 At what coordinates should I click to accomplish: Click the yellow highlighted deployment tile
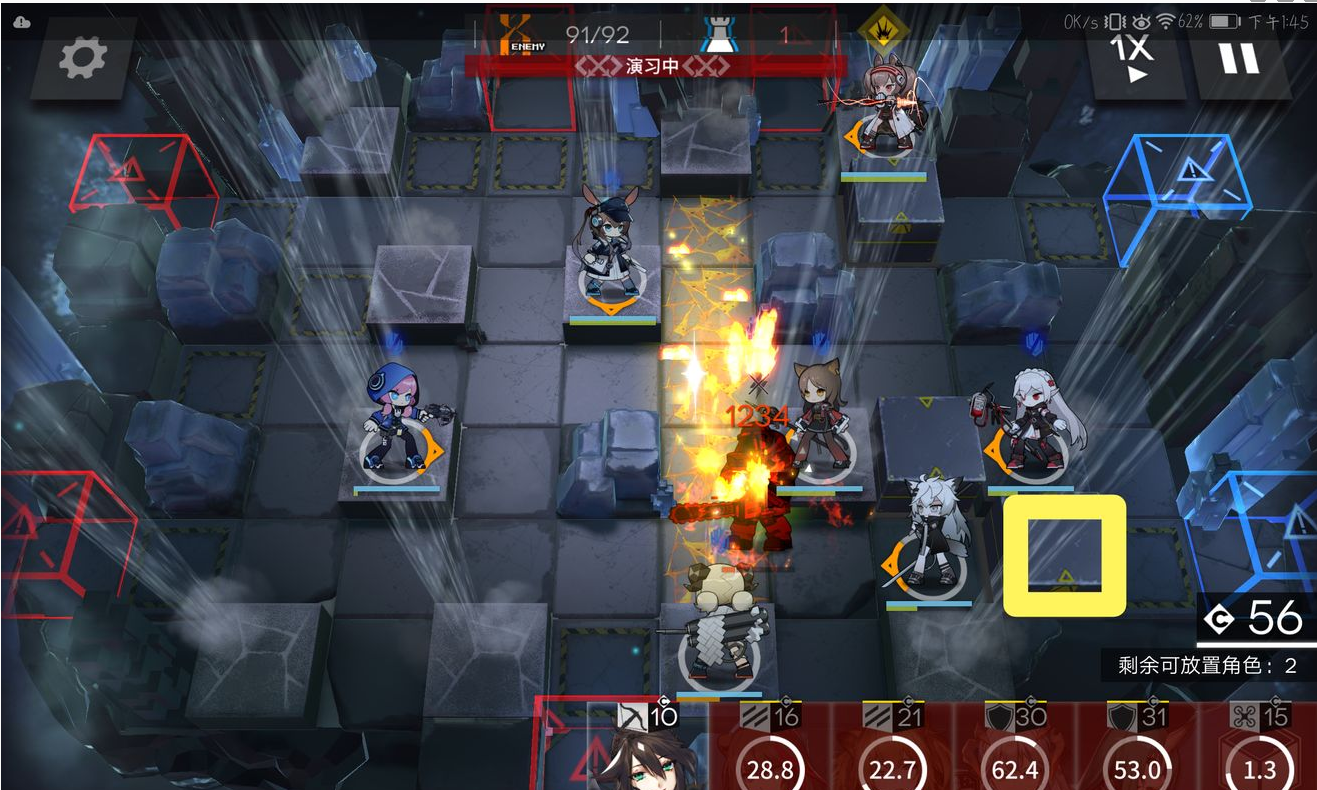pyautogui.click(x=1065, y=555)
